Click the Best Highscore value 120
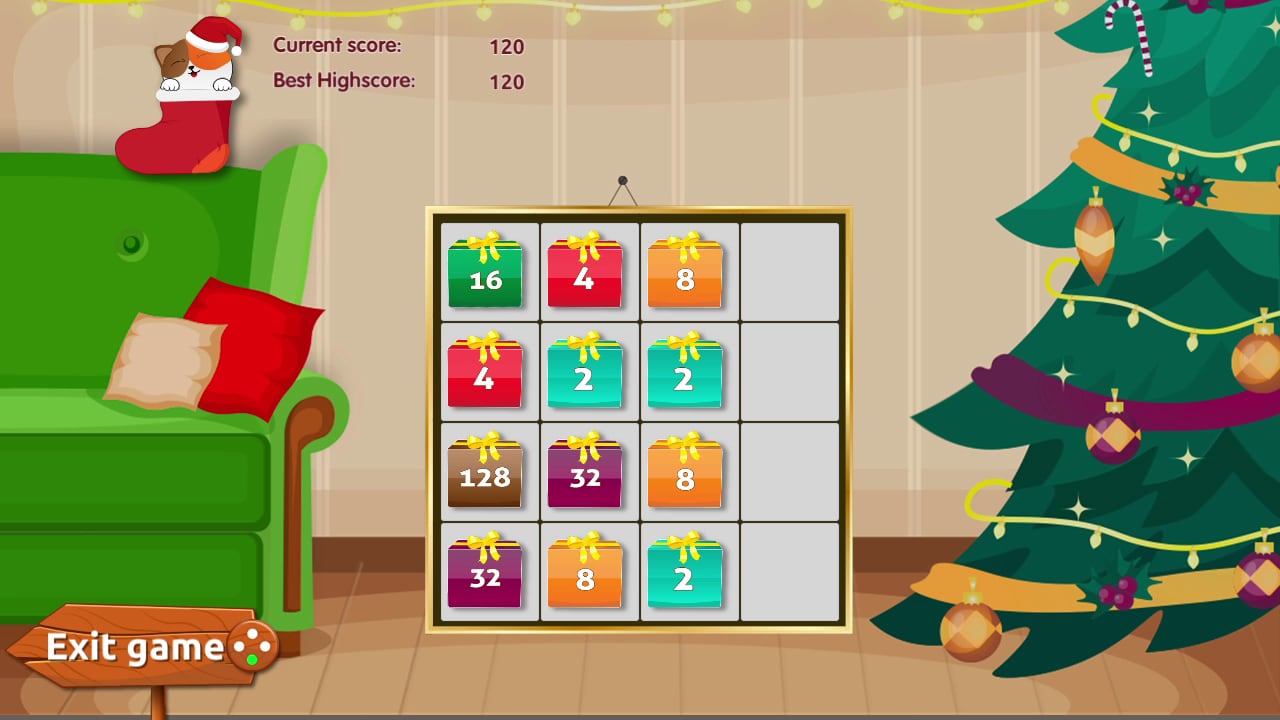This screenshot has width=1280, height=720. [508, 81]
